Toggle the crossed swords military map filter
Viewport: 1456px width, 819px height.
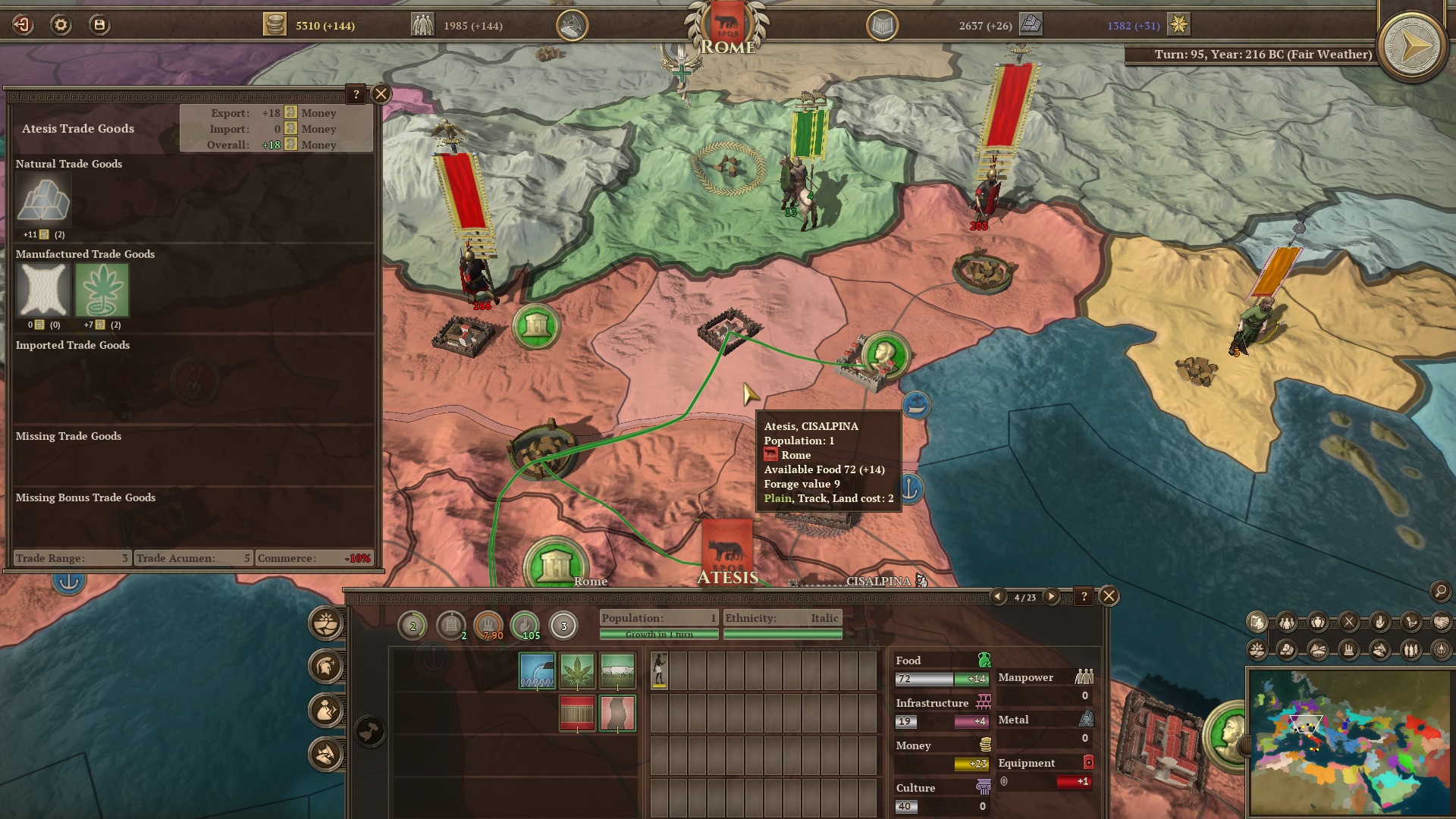pyautogui.click(x=1349, y=623)
